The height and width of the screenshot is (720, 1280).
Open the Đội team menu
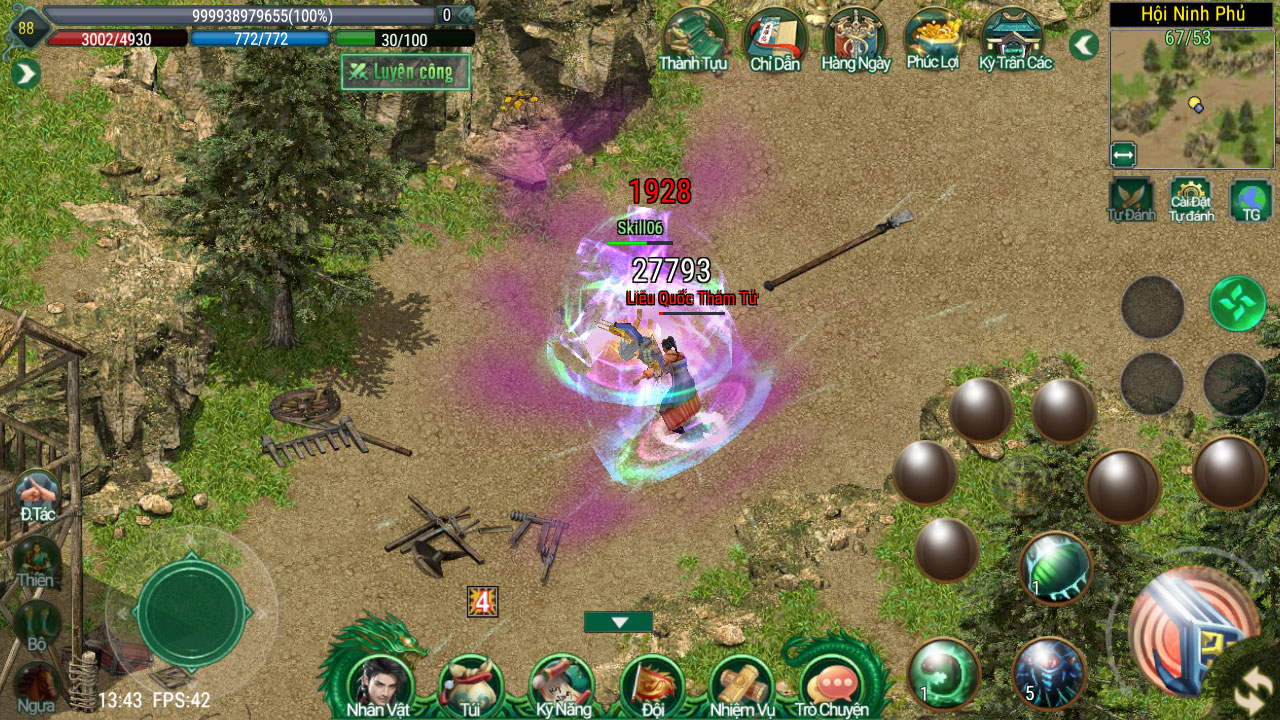point(651,685)
